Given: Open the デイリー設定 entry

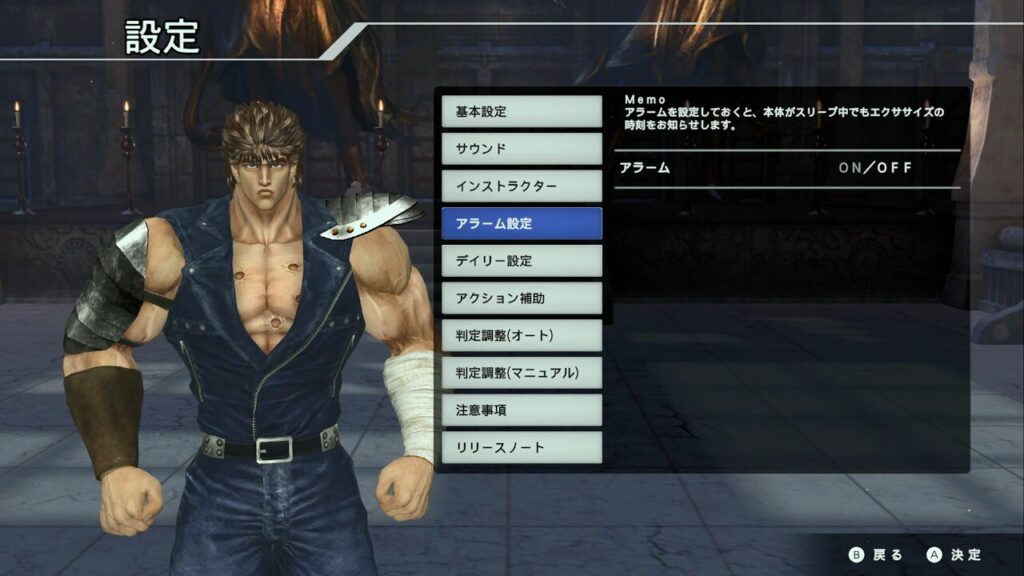Looking at the screenshot, I should [x=521, y=260].
